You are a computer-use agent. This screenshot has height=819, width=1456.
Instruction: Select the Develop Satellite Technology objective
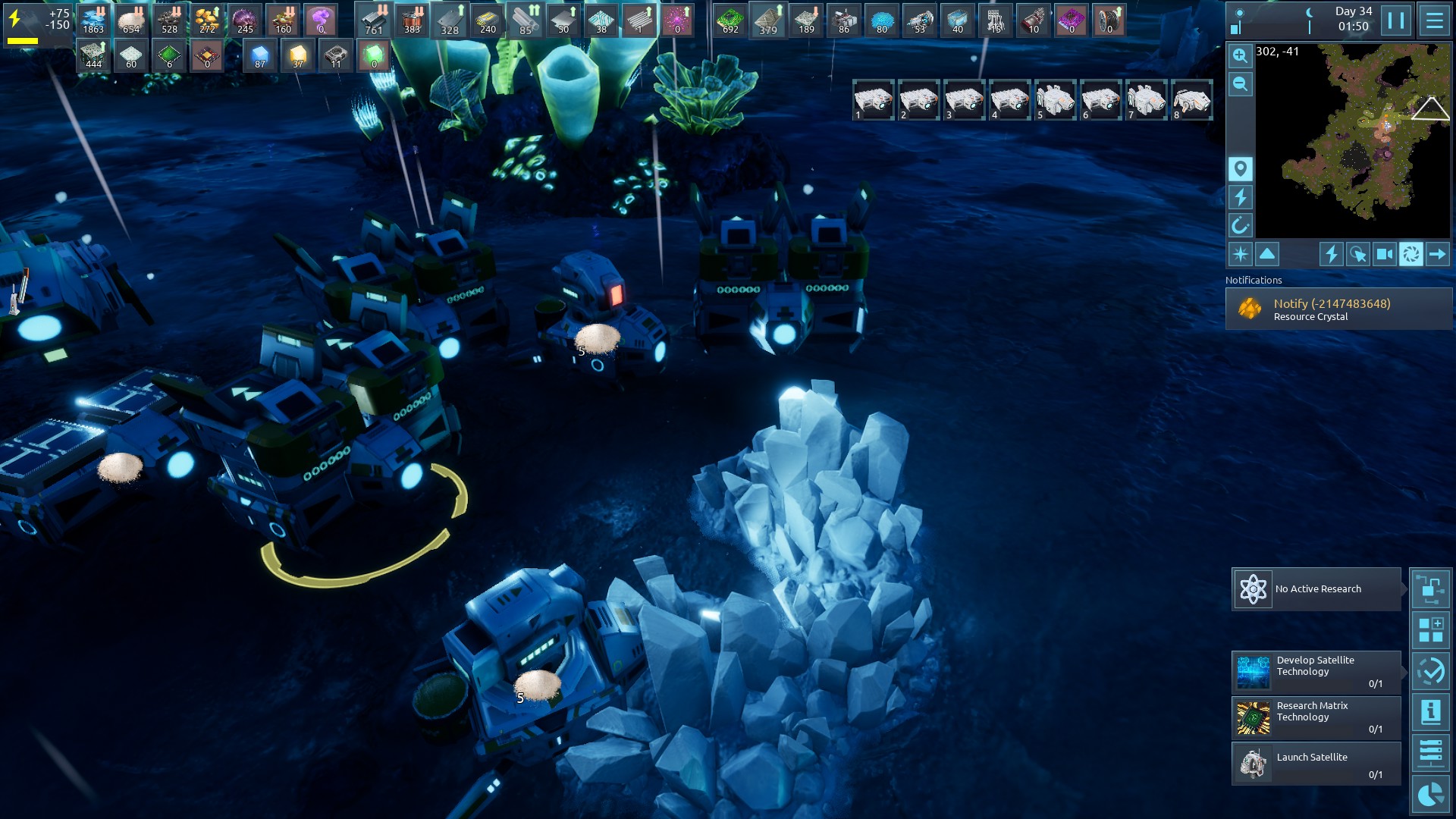[x=1316, y=672]
